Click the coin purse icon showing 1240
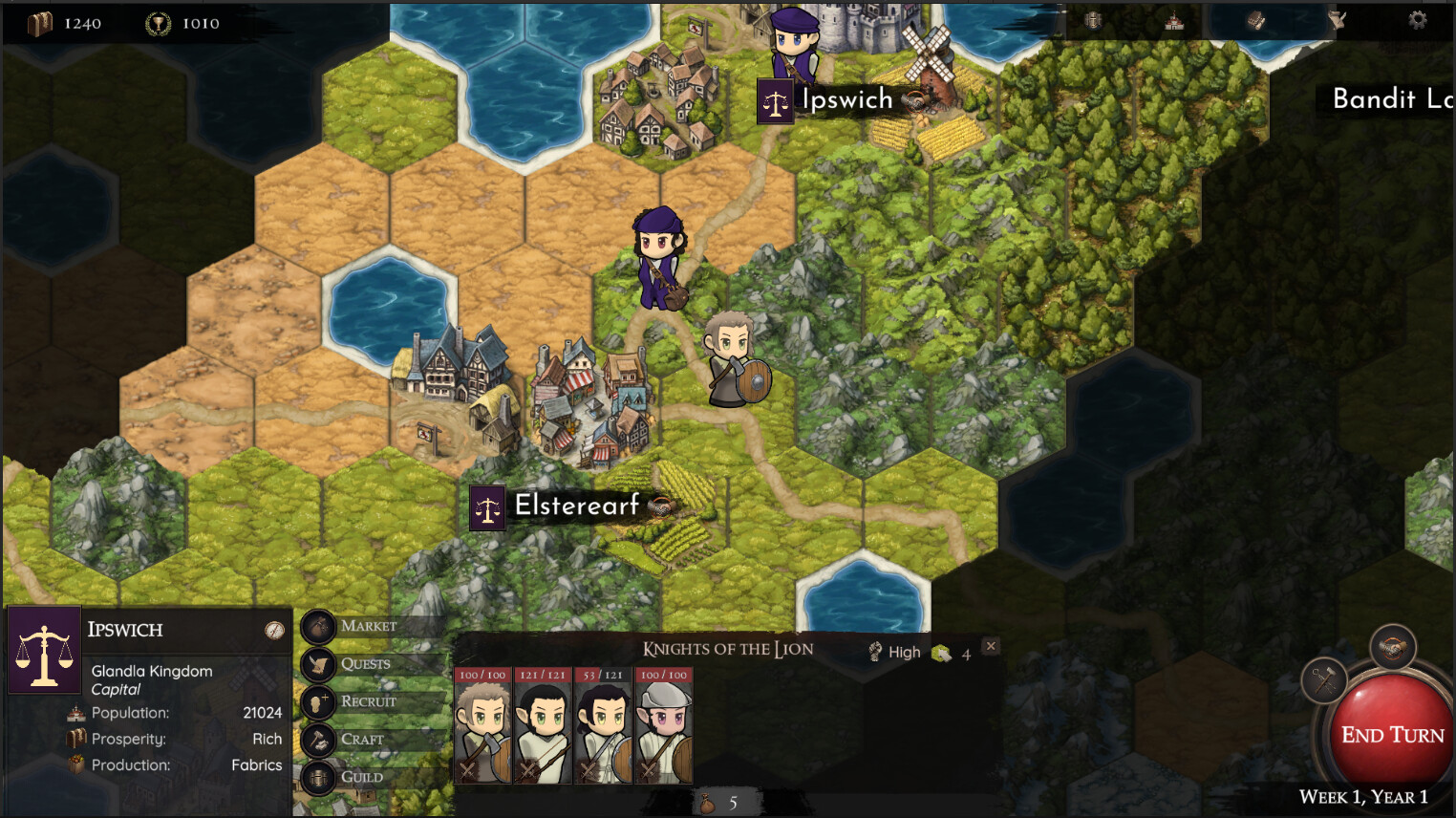This screenshot has width=1456, height=818. pyautogui.click(x=41, y=21)
